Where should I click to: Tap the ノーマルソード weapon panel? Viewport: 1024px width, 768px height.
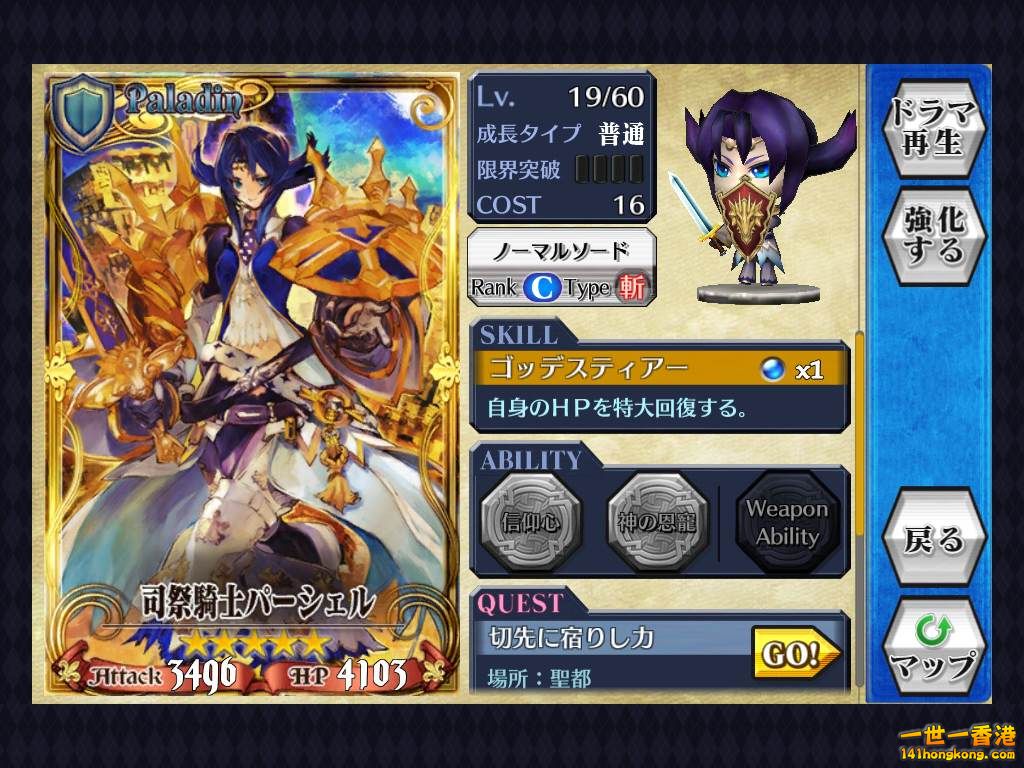563,267
